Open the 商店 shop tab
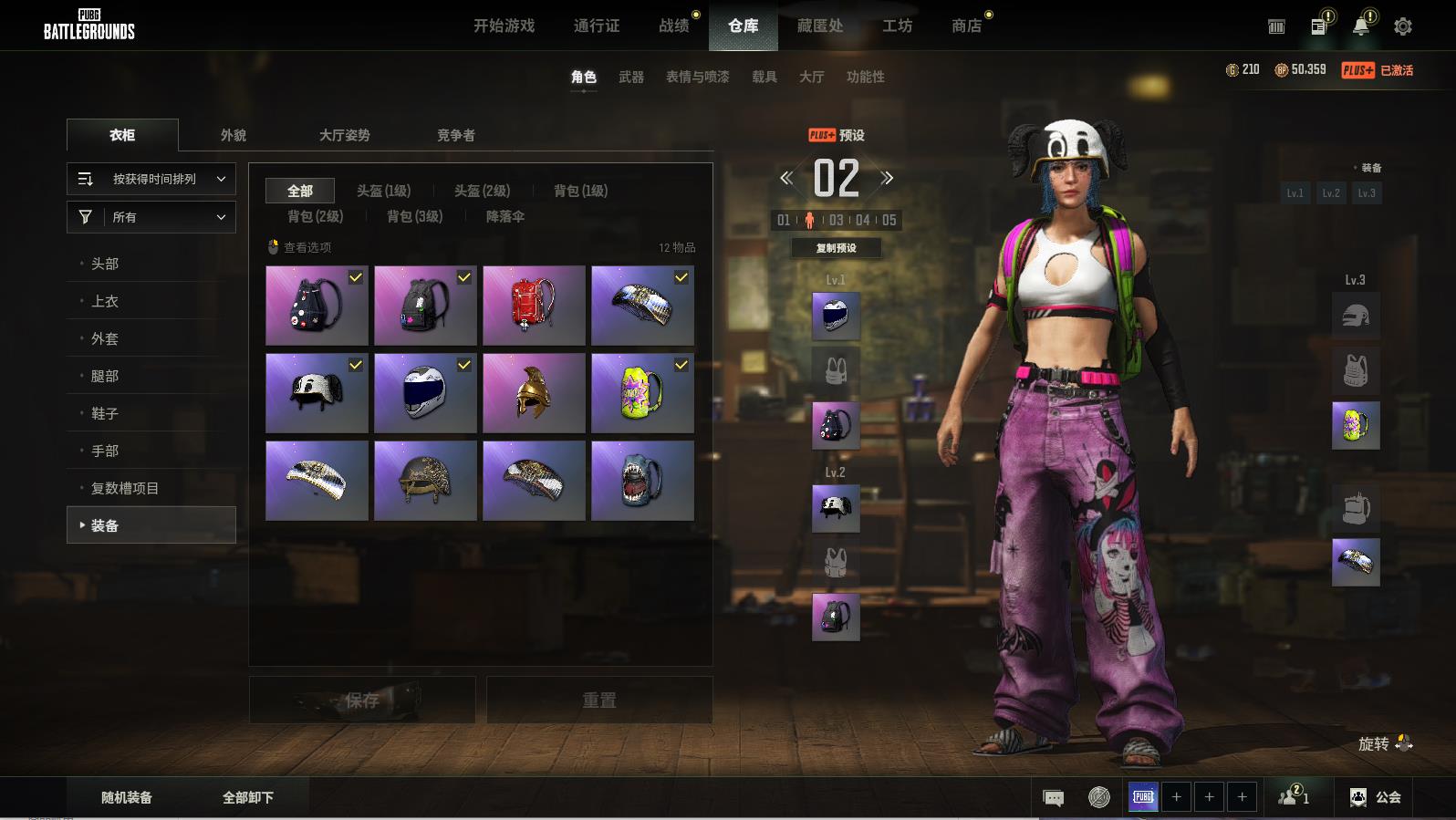The width and height of the screenshot is (1456, 820). [x=966, y=26]
